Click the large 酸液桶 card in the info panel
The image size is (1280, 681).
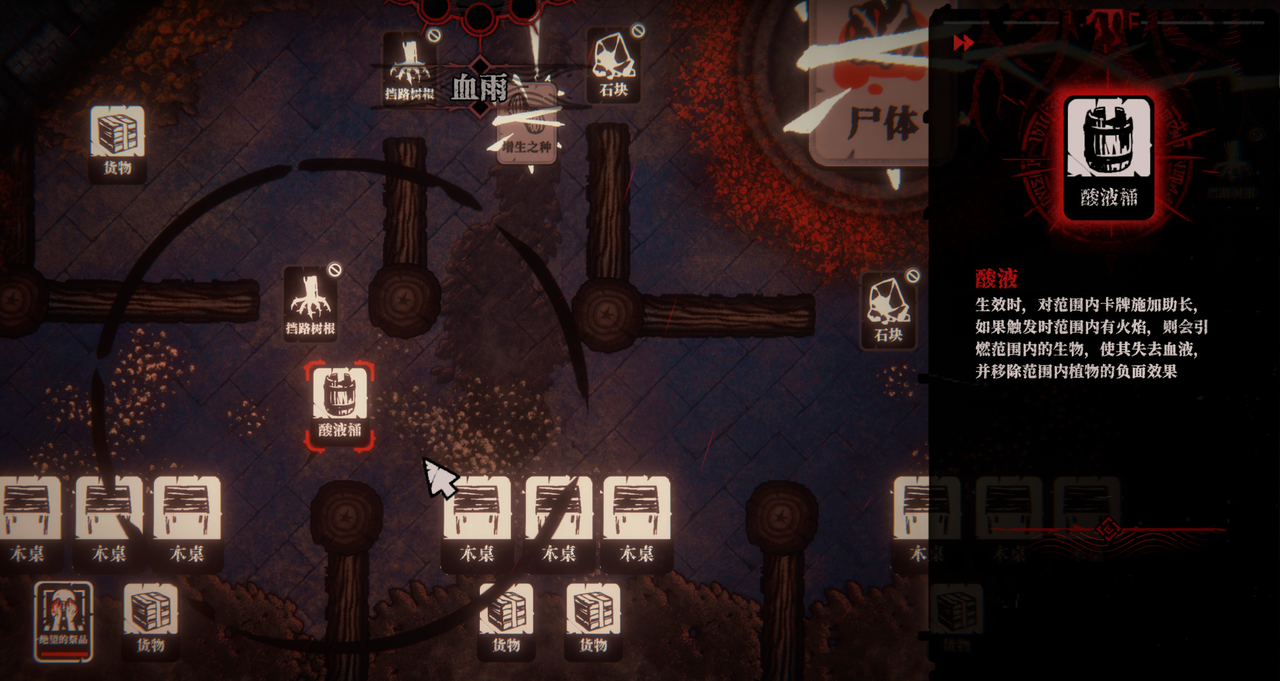1109,156
